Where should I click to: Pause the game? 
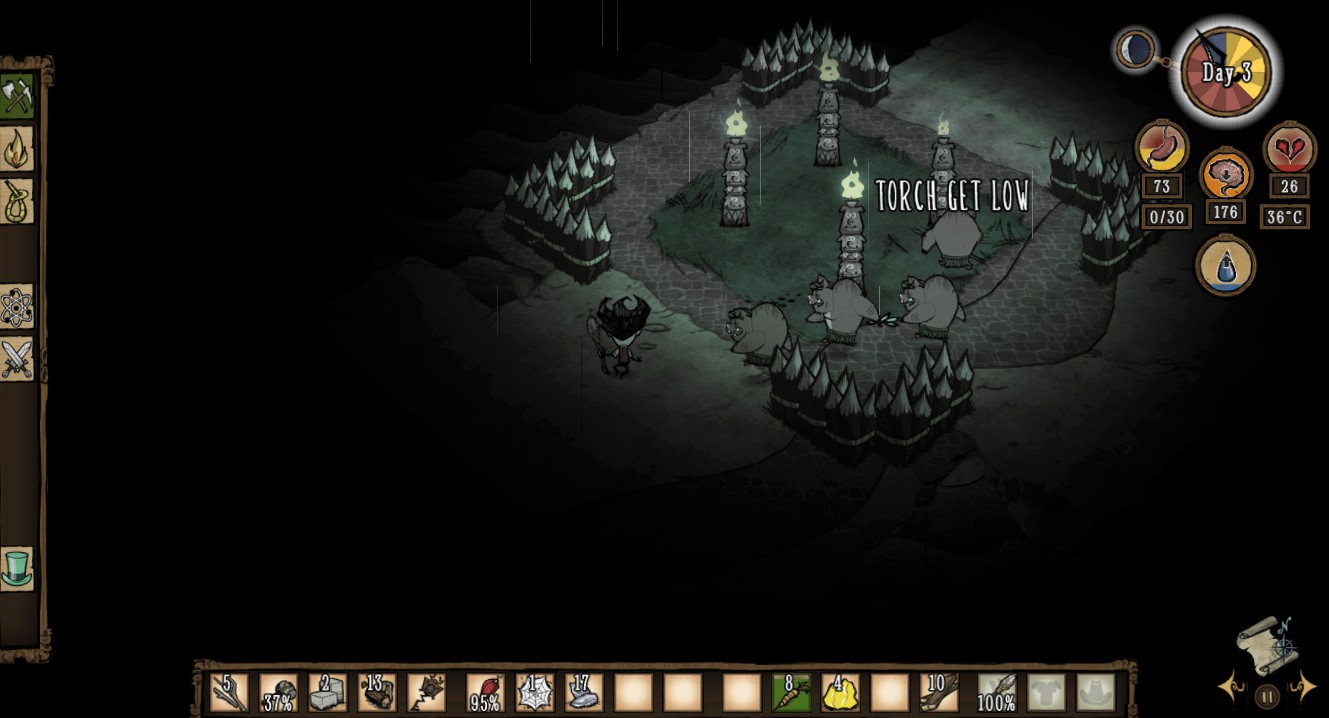[1266, 696]
